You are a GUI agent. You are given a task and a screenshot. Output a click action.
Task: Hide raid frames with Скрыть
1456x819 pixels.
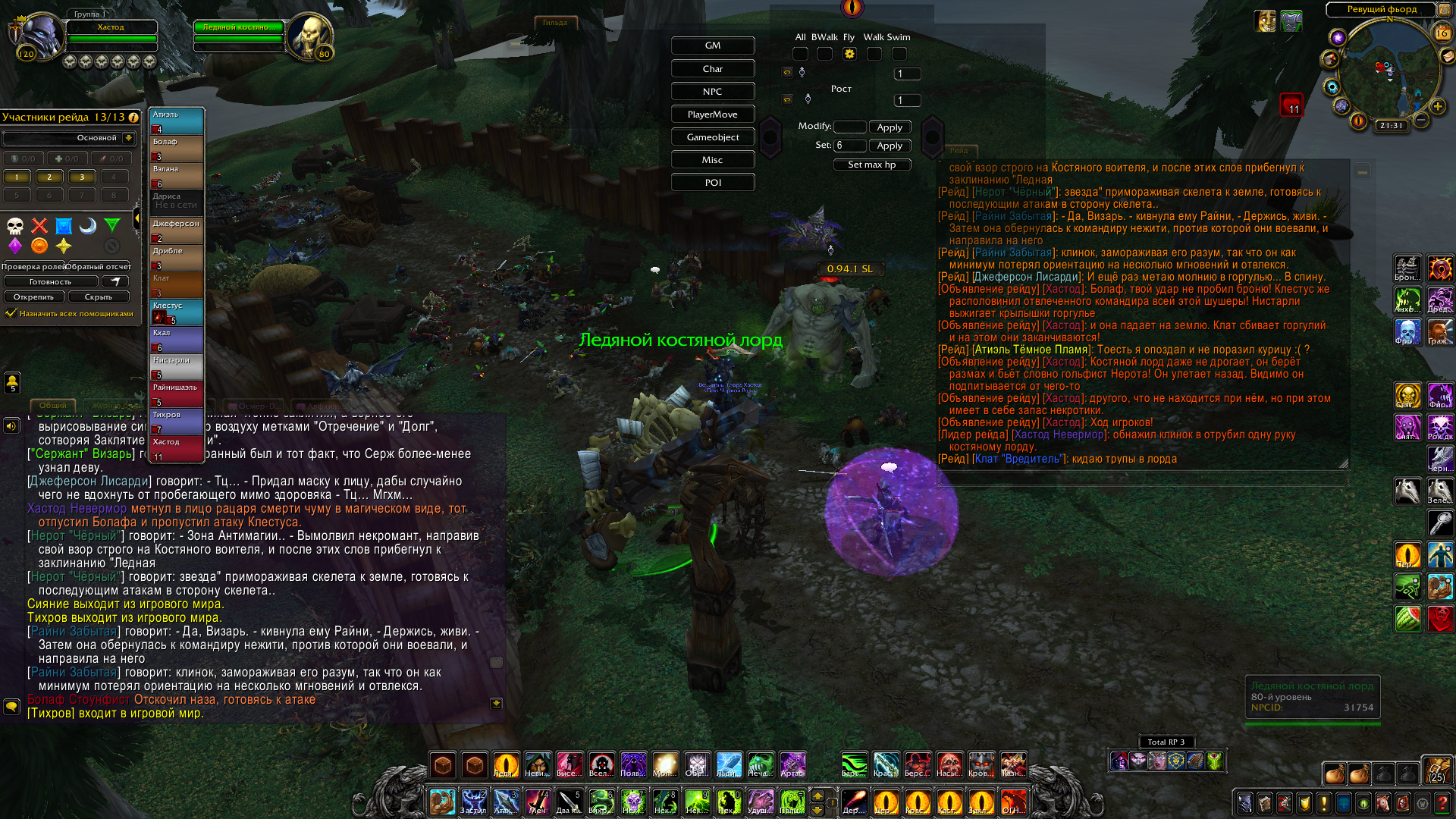[99, 297]
